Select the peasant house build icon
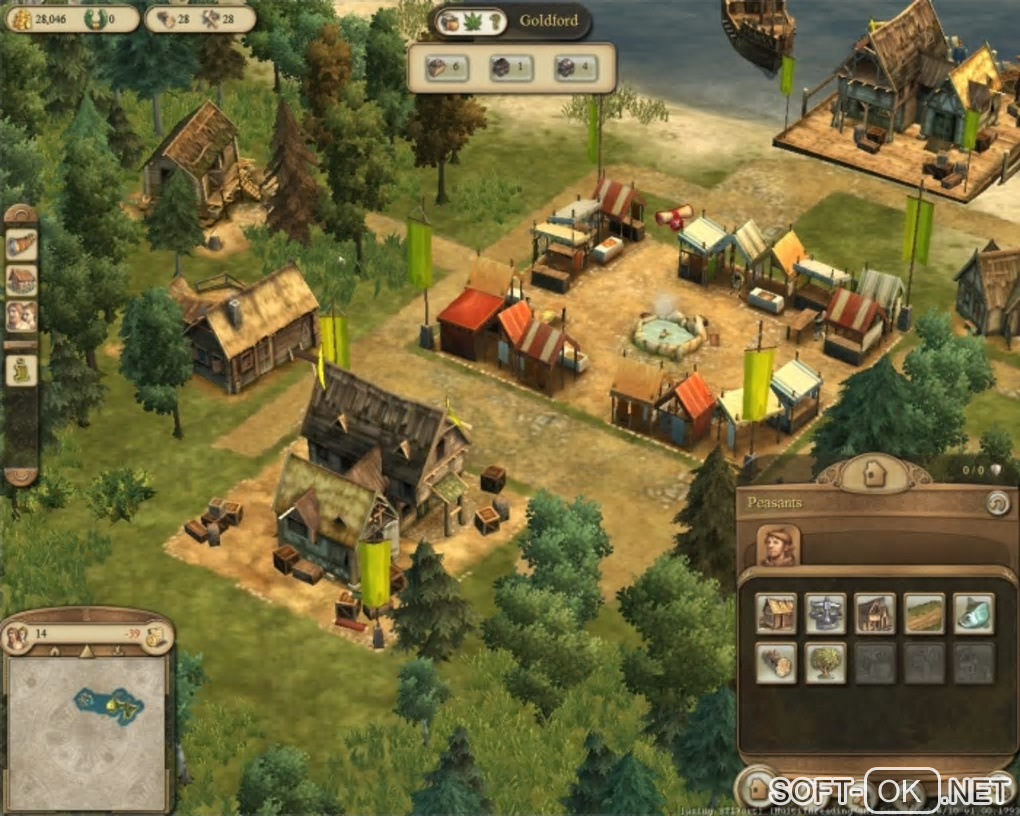 pos(776,614)
